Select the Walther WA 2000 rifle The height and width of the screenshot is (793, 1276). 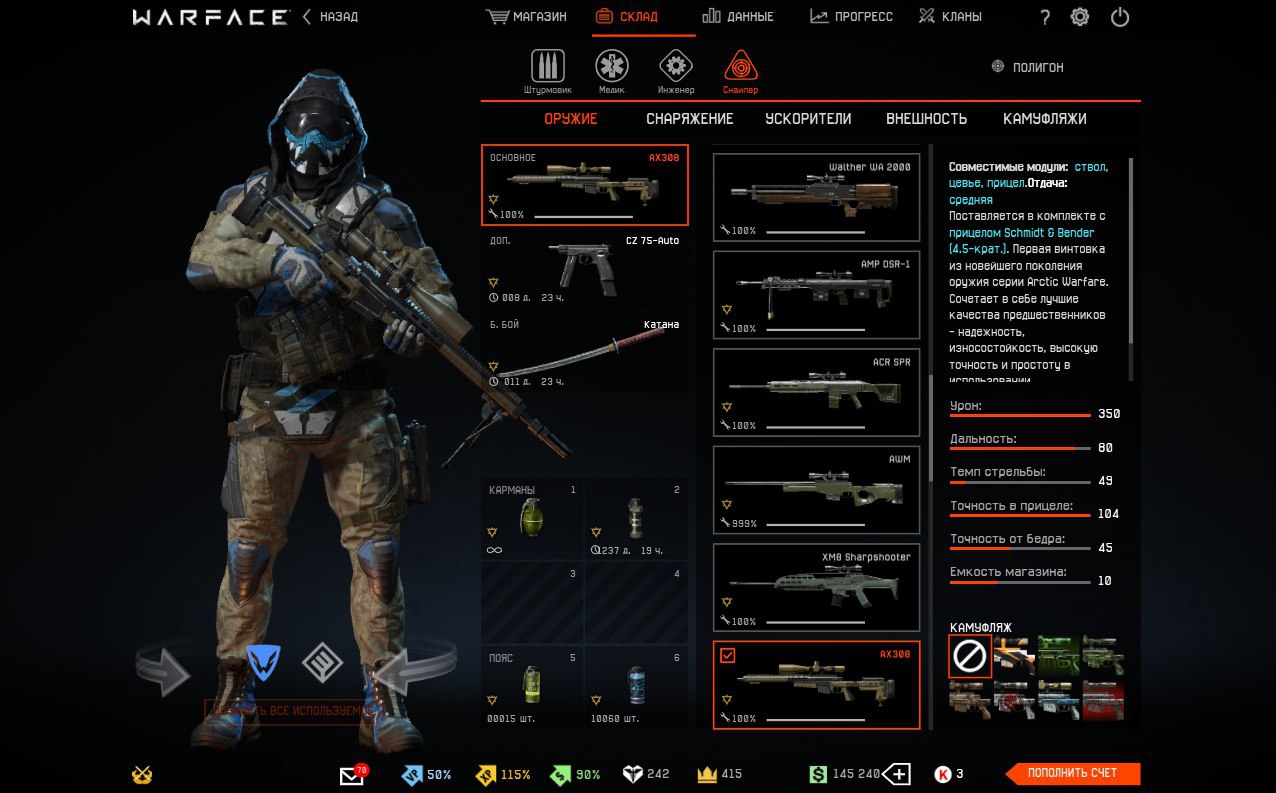pos(816,197)
